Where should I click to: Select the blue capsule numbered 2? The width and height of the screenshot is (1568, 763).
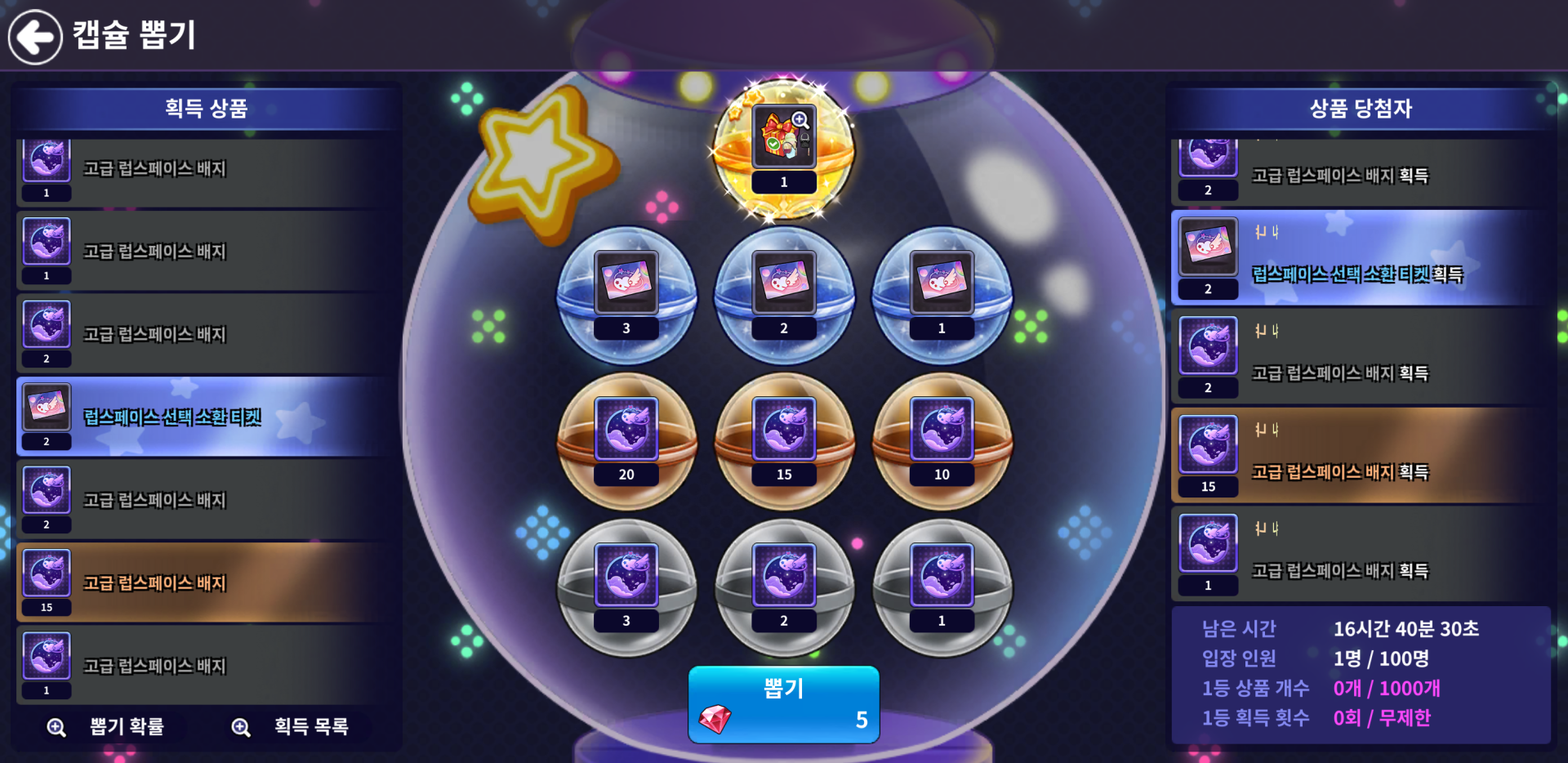(784, 294)
